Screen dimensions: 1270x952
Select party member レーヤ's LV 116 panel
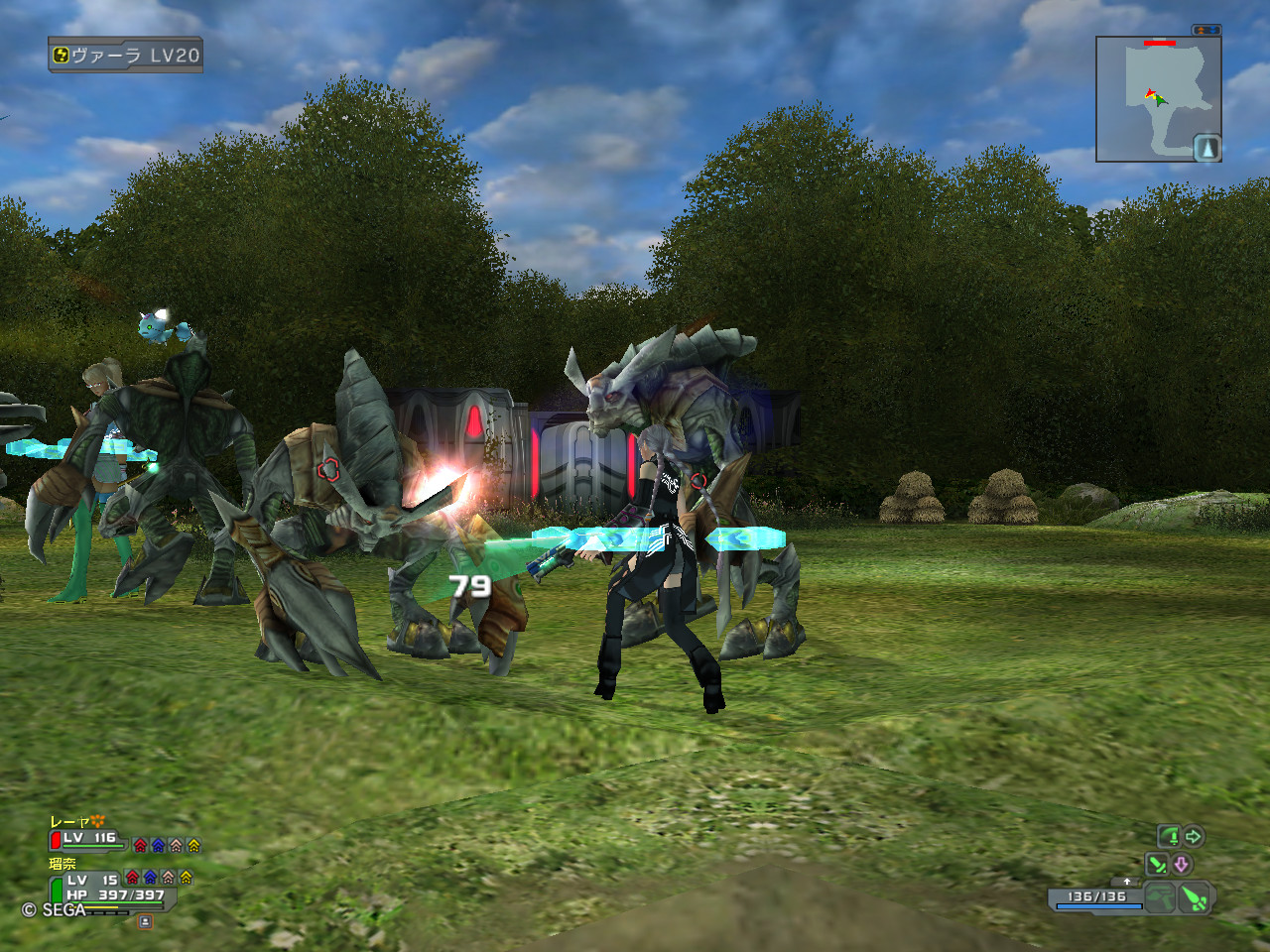[x=89, y=839]
